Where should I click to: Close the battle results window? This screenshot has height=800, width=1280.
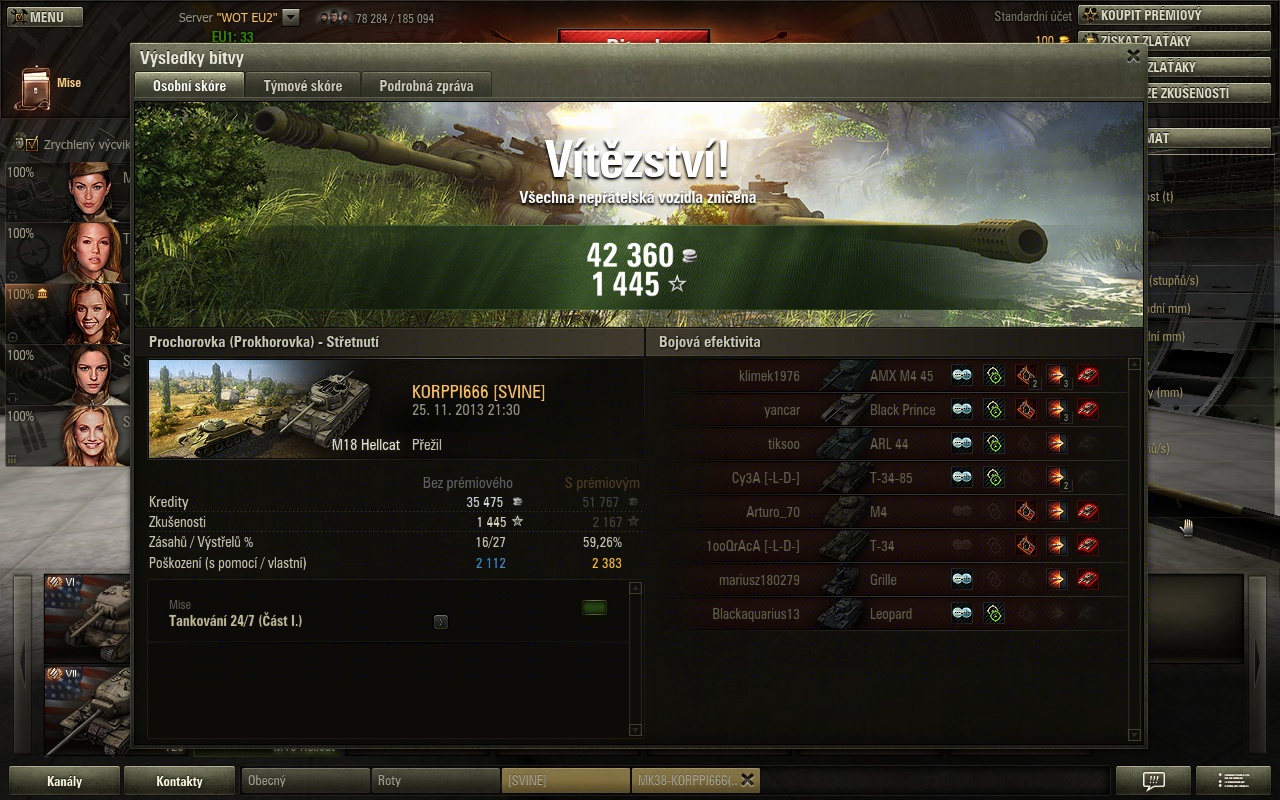1133,56
